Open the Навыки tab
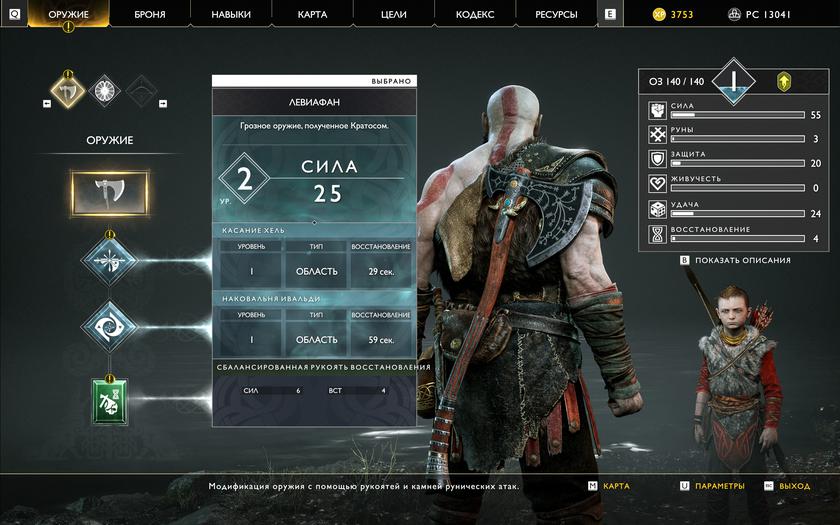 tap(231, 14)
